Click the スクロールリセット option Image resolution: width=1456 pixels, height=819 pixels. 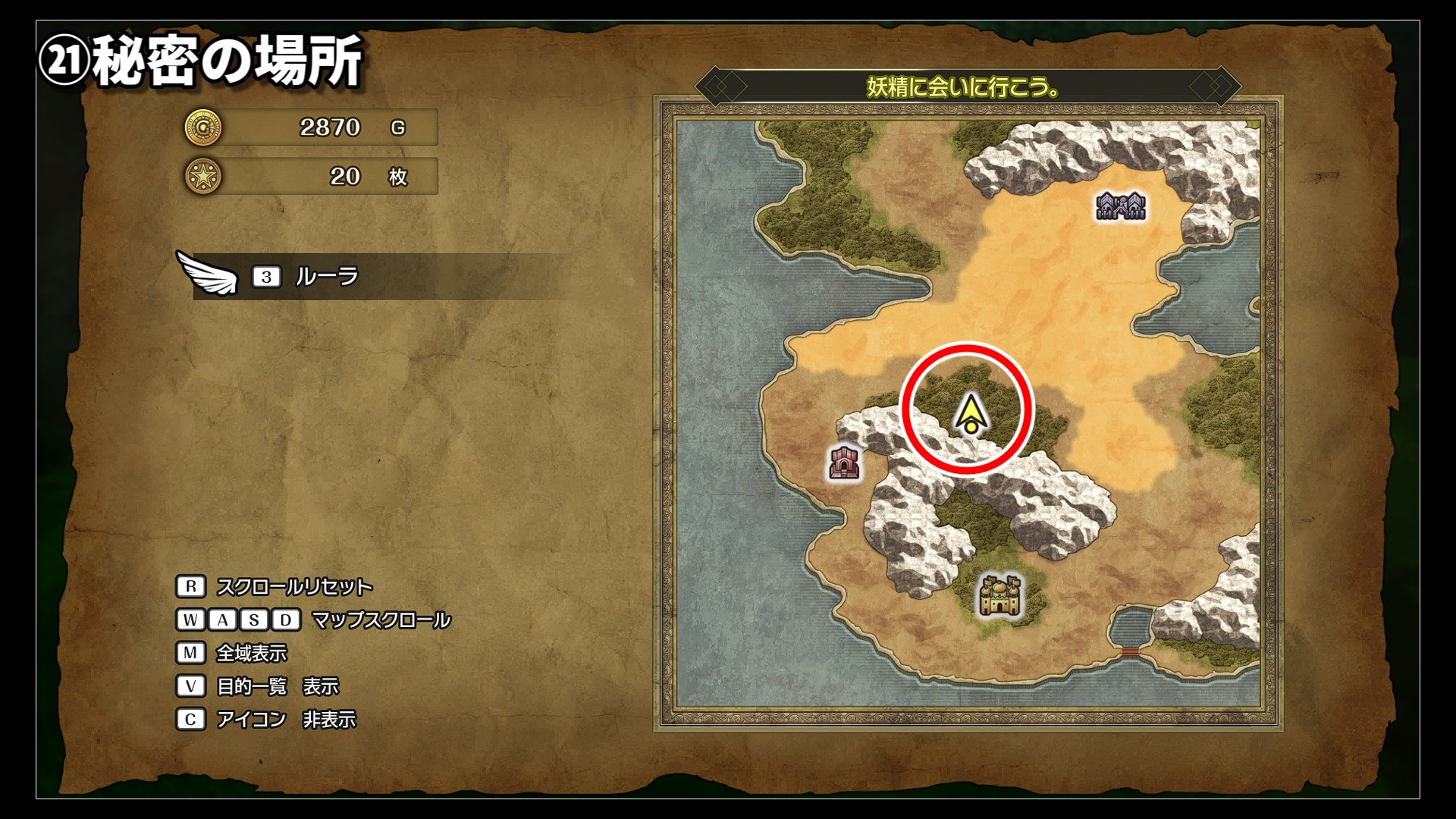click(x=293, y=587)
